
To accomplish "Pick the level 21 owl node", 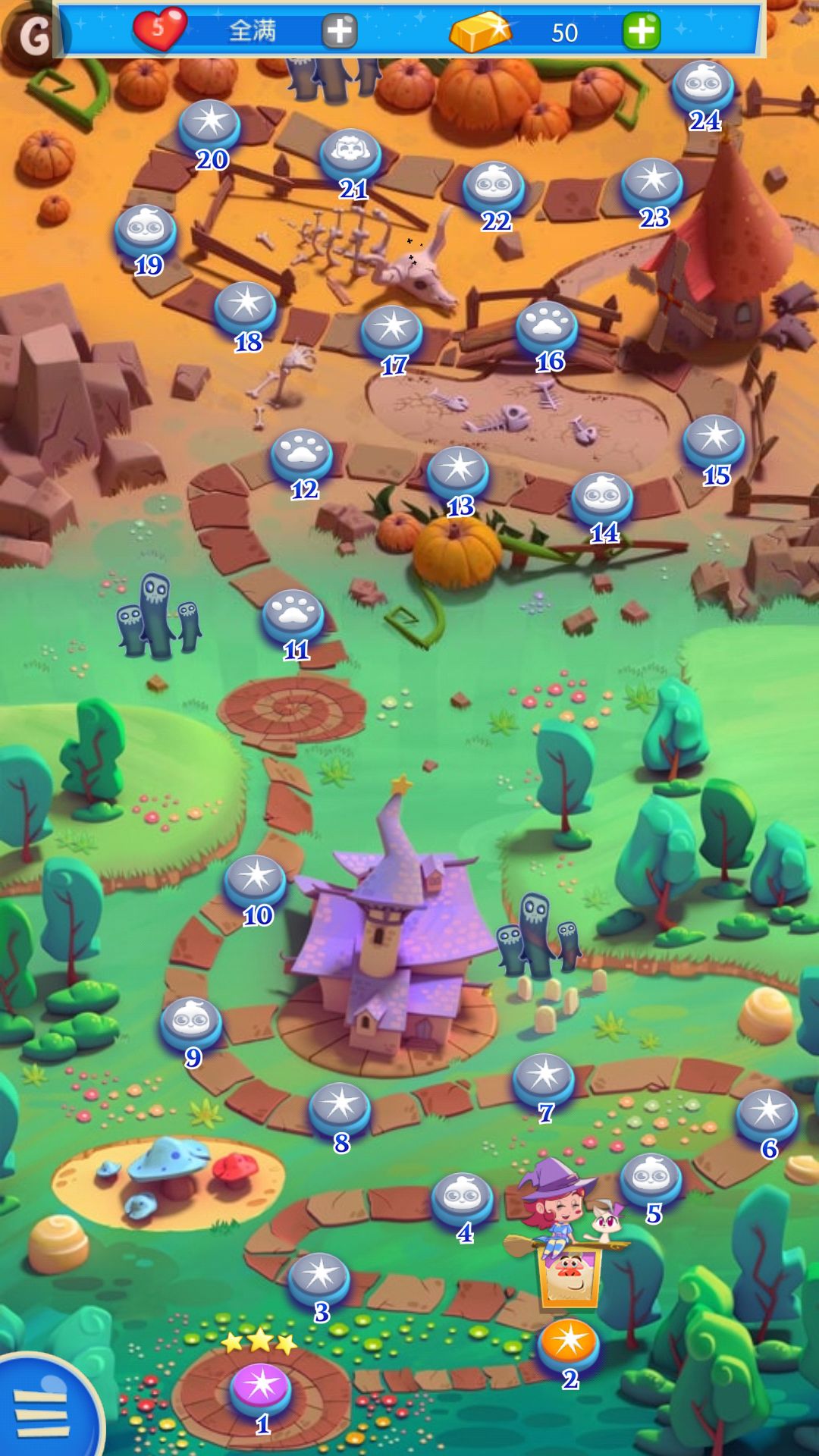I will (350, 153).
